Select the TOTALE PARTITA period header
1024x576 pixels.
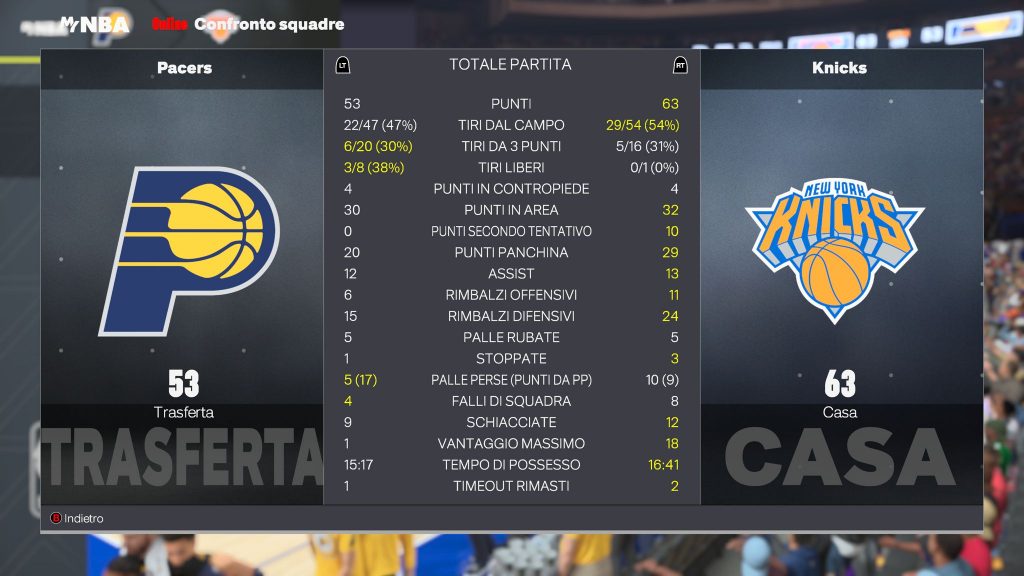510,65
